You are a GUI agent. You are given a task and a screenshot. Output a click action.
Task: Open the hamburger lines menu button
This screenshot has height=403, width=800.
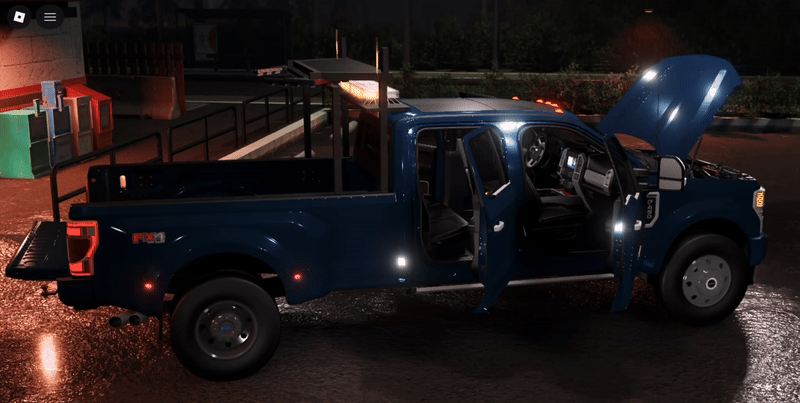click(50, 16)
